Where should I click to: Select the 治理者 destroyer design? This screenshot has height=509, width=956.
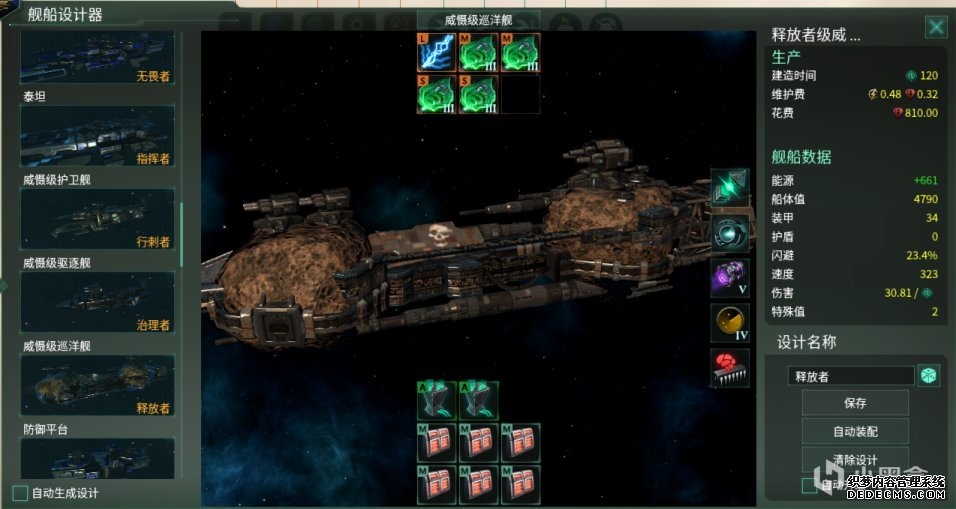97,303
